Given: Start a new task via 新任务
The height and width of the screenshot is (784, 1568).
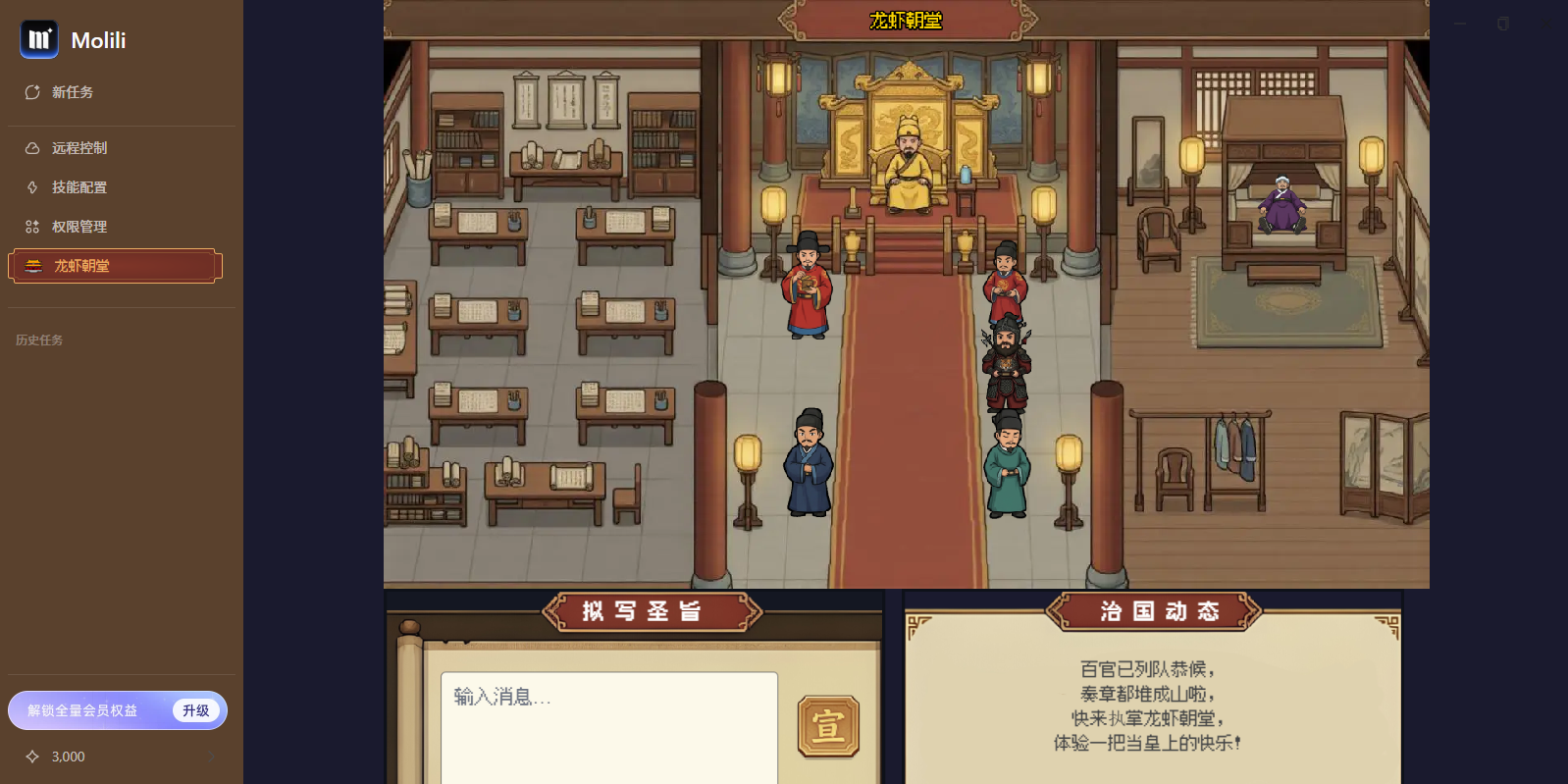Looking at the screenshot, I should click(72, 92).
